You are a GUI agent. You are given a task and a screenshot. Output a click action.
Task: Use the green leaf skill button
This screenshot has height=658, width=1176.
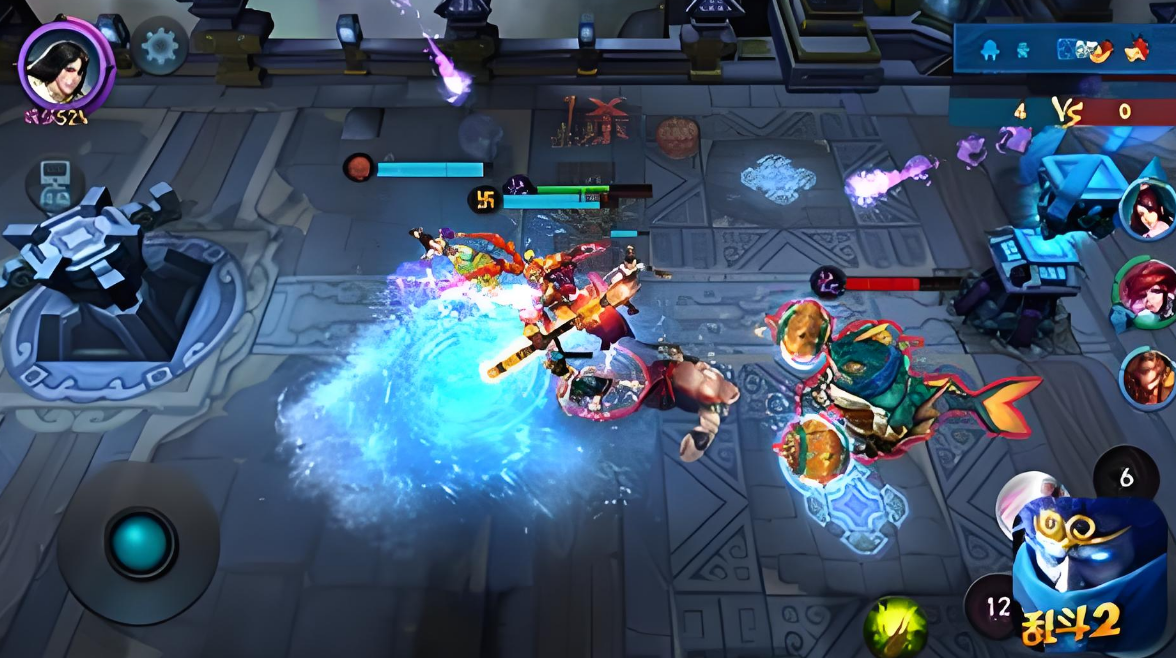895,627
